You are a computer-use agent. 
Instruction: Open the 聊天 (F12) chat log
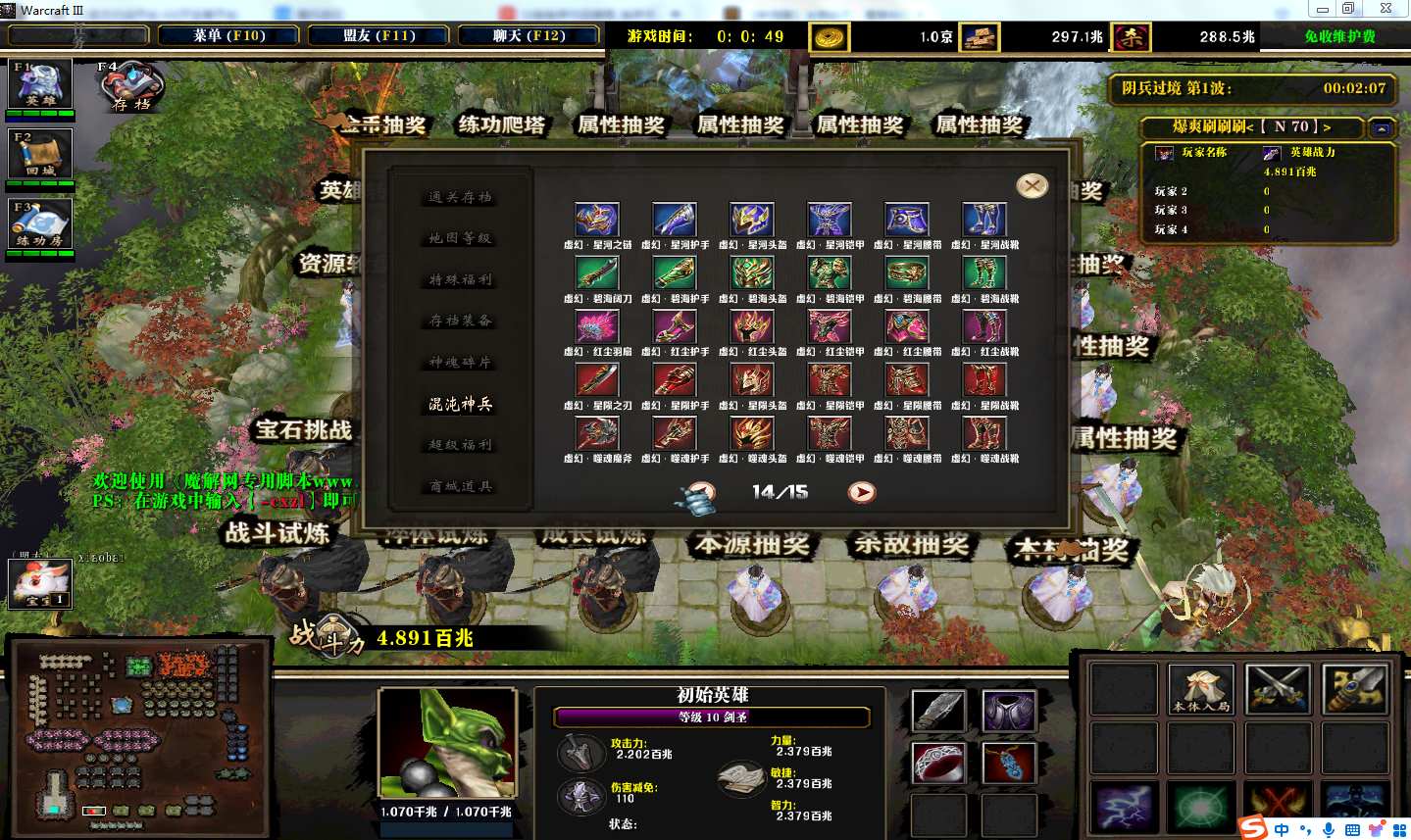point(529,36)
